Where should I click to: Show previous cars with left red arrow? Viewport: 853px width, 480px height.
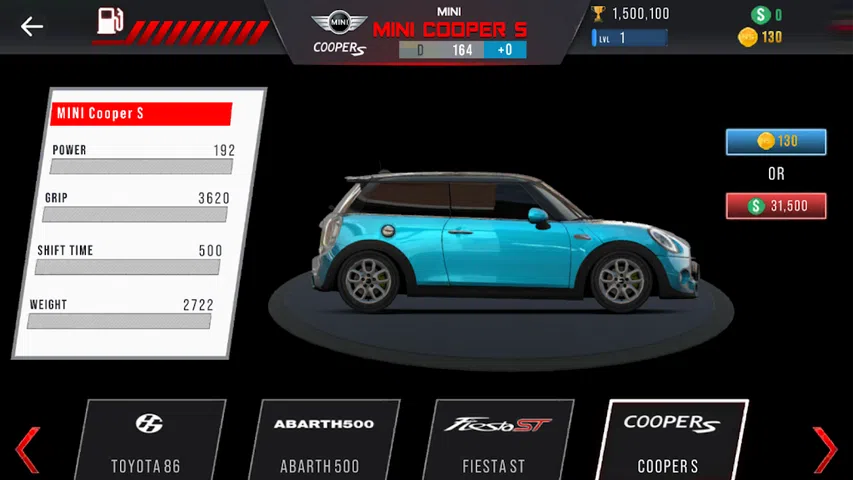(27, 448)
